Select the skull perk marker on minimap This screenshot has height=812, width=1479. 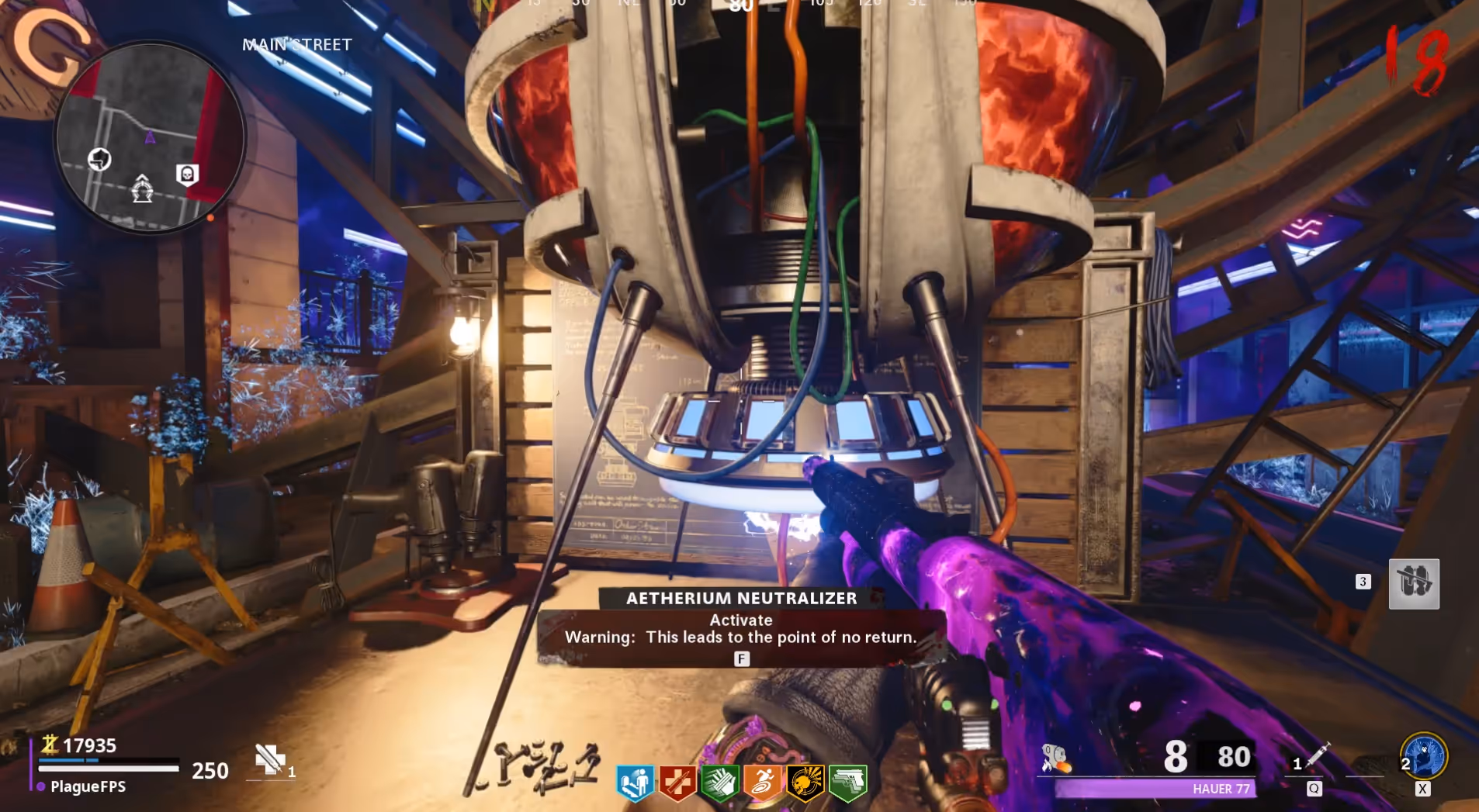(x=187, y=174)
